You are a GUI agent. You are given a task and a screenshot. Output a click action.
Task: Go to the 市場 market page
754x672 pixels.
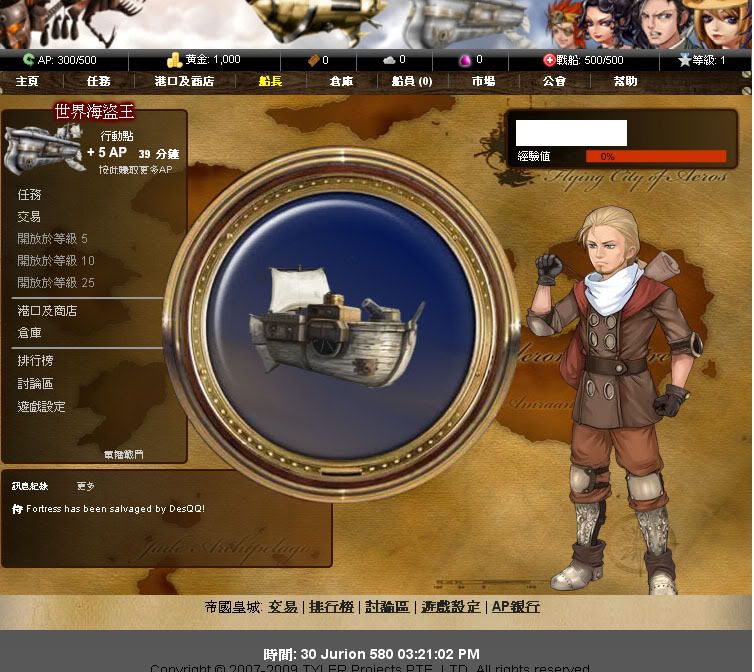click(483, 81)
